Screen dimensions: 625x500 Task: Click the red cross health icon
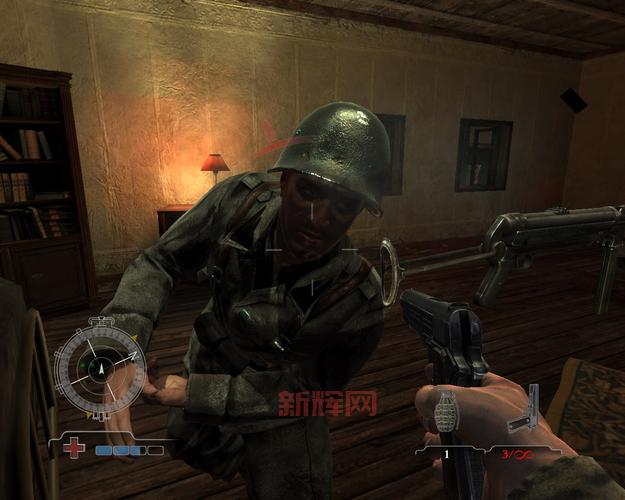point(74,449)
